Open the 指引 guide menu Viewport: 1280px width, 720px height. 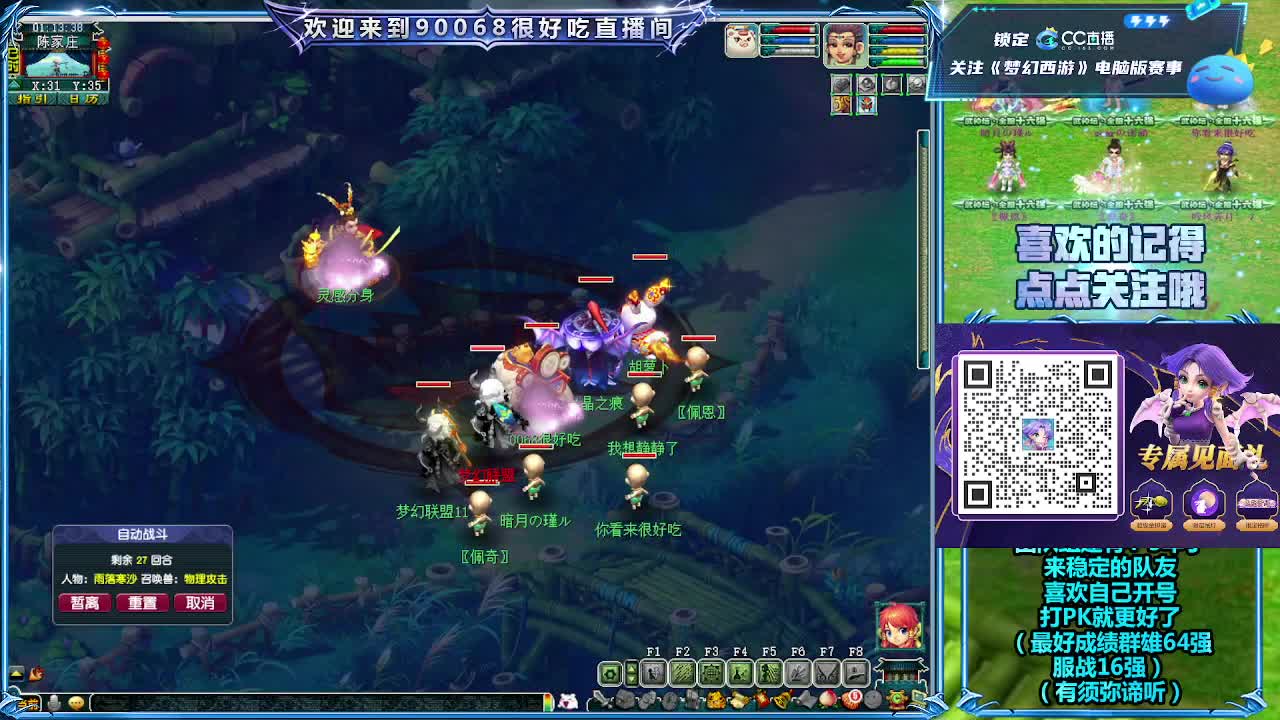(32, 98)
